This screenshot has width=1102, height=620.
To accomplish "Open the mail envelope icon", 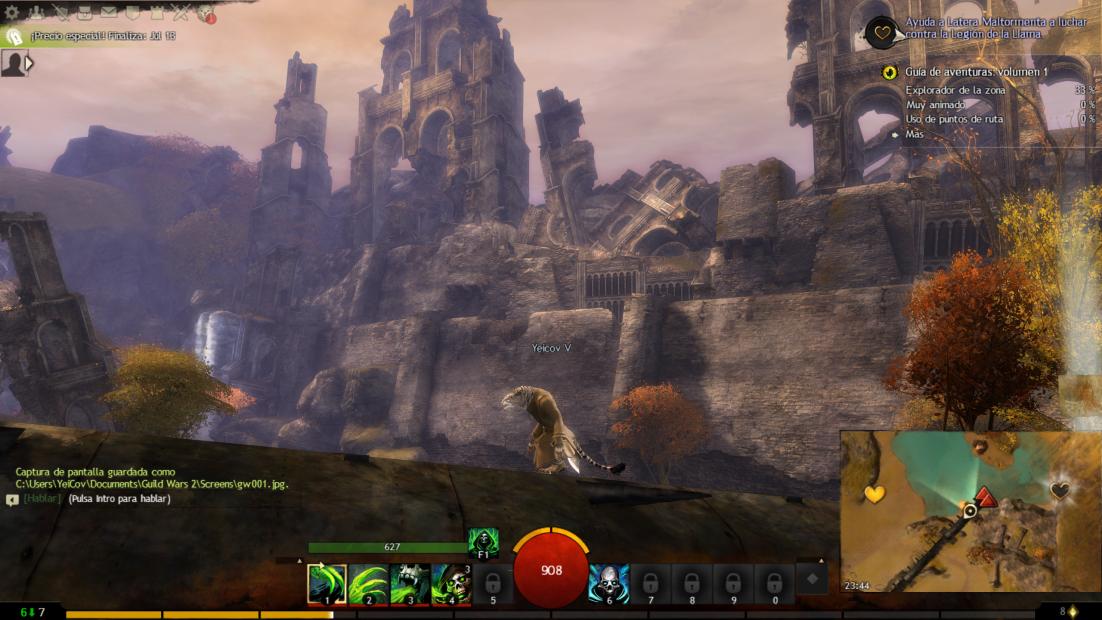I will pyautogui.click(x=108, y=12).
